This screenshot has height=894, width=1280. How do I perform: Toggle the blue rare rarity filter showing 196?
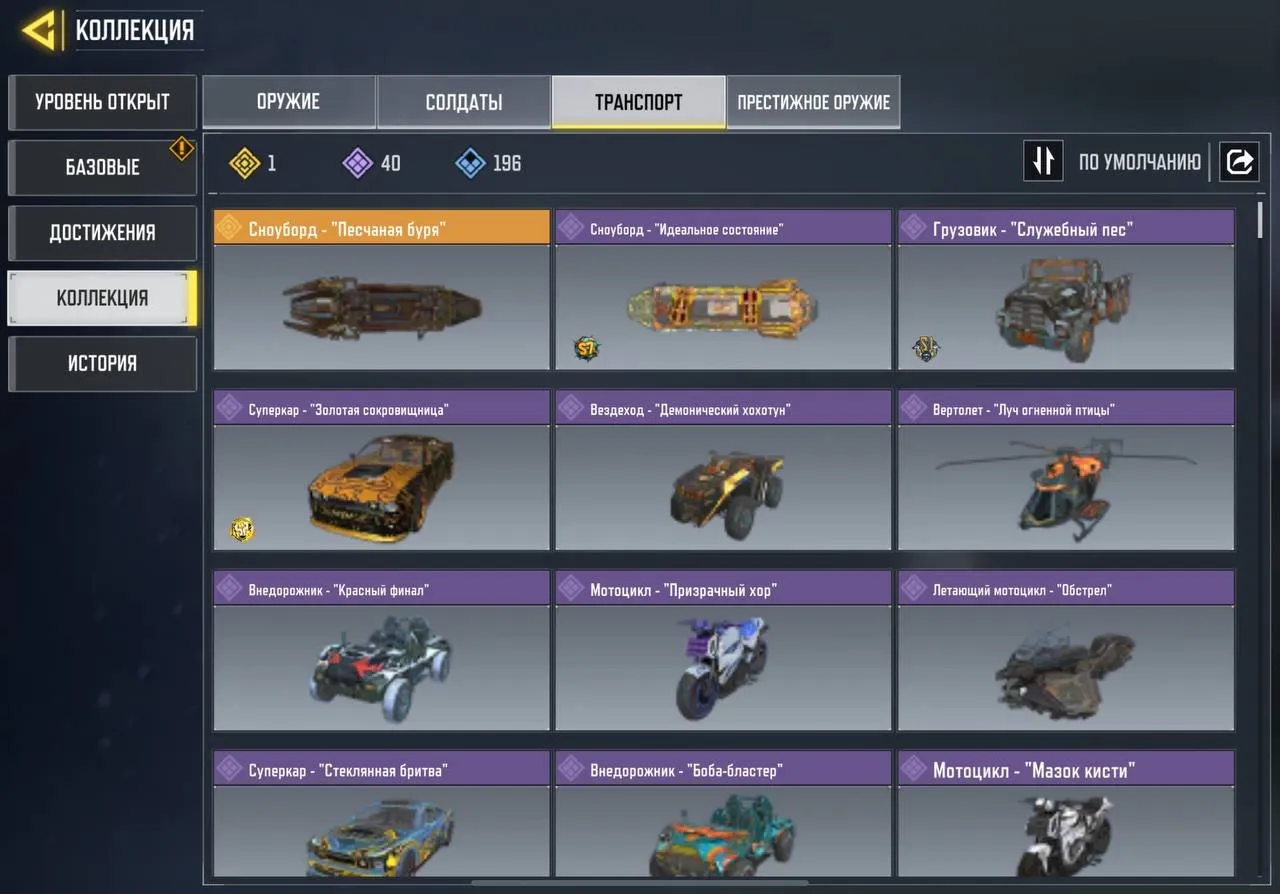pyautogui.click(x=467, y=163)
